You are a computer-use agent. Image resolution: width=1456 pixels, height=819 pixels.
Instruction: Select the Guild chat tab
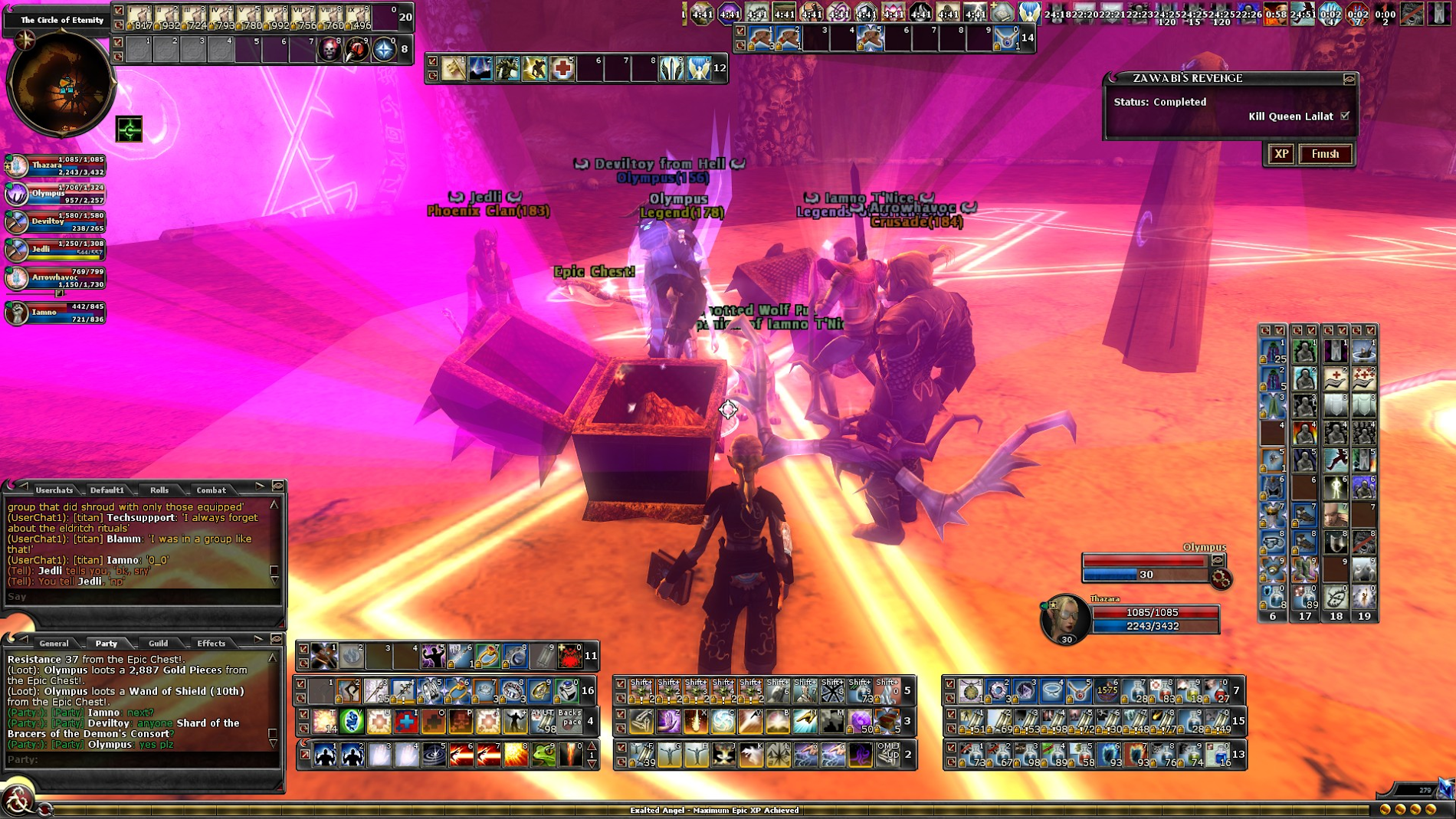158,643
